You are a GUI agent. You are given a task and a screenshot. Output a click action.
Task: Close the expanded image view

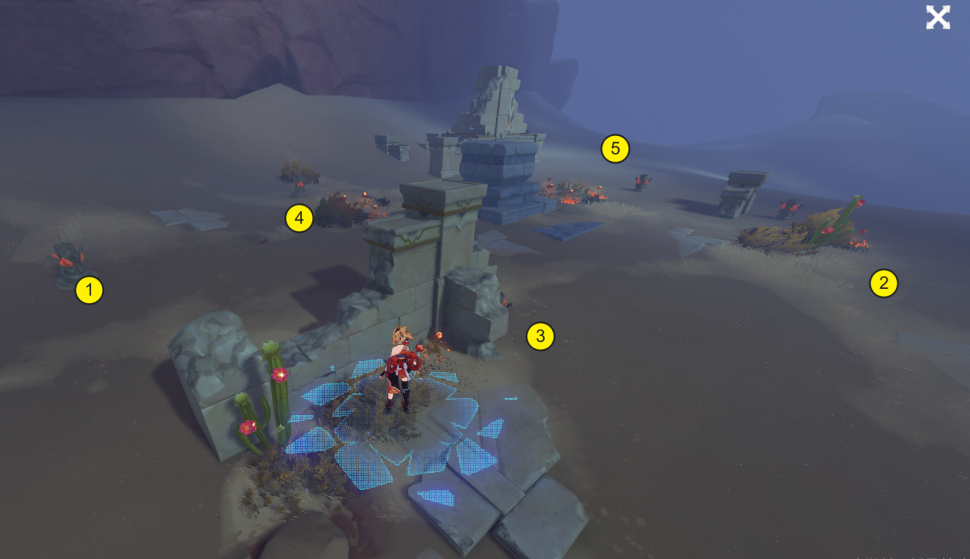tap(937, 17)
